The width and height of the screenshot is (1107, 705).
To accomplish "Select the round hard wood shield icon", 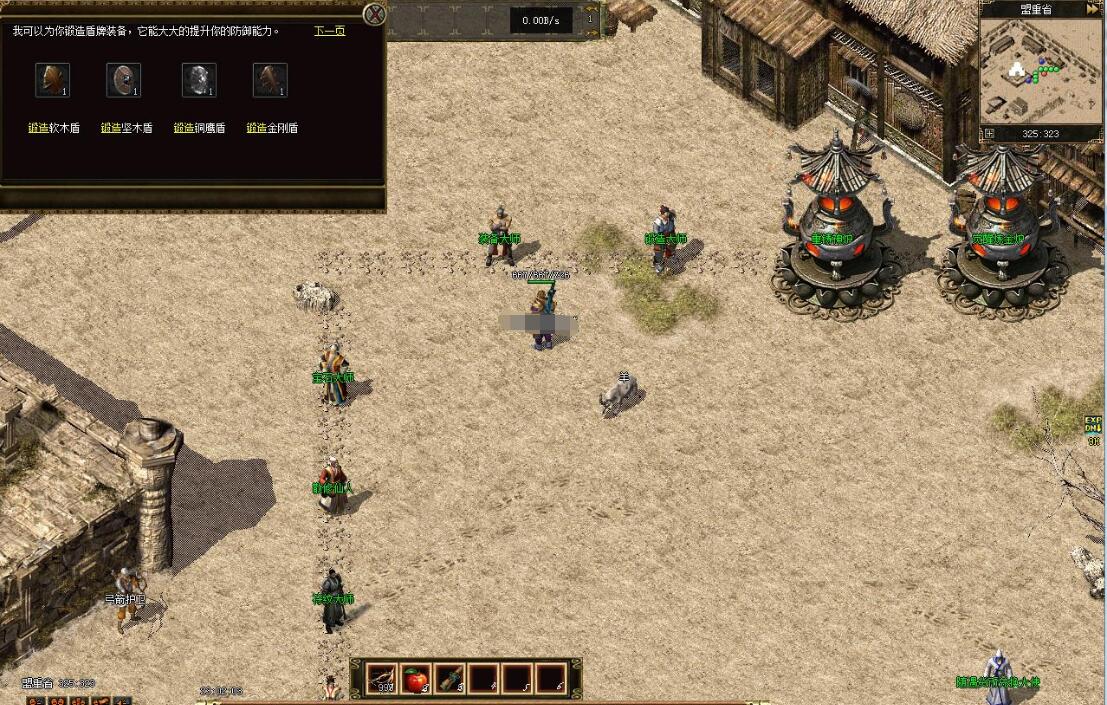I will point(124,80).
